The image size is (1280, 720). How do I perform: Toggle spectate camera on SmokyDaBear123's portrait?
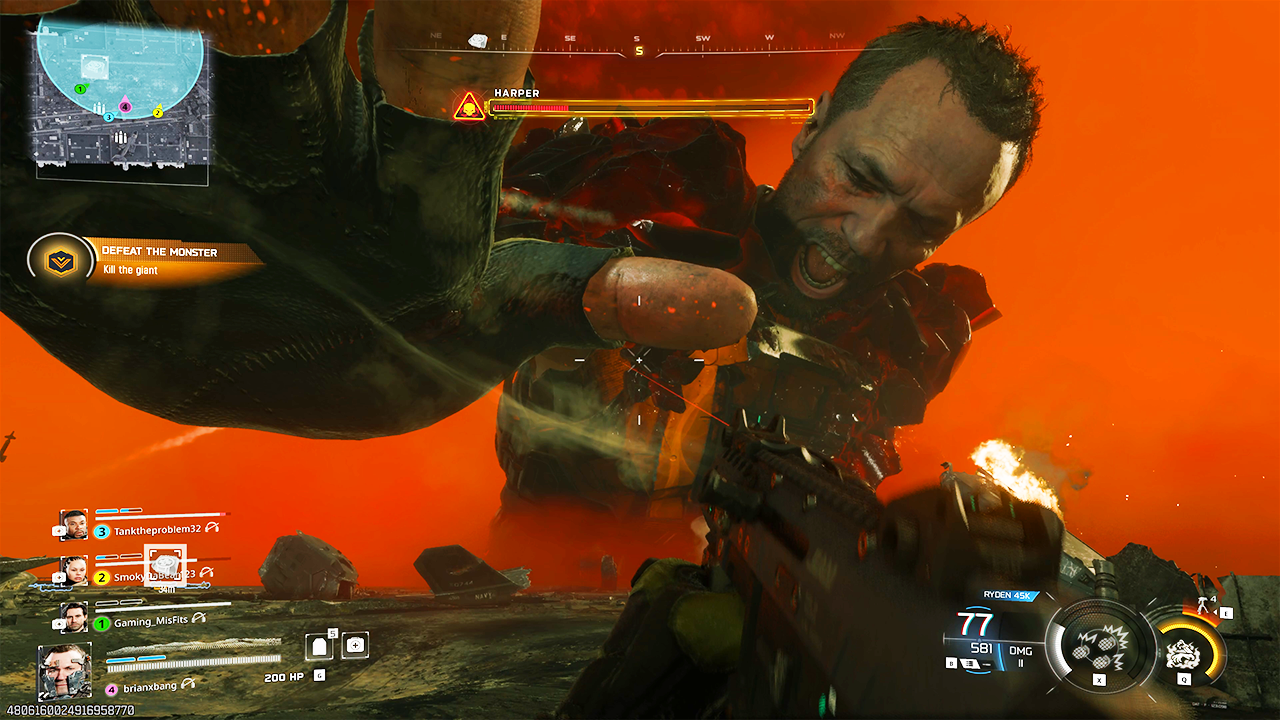59,577
